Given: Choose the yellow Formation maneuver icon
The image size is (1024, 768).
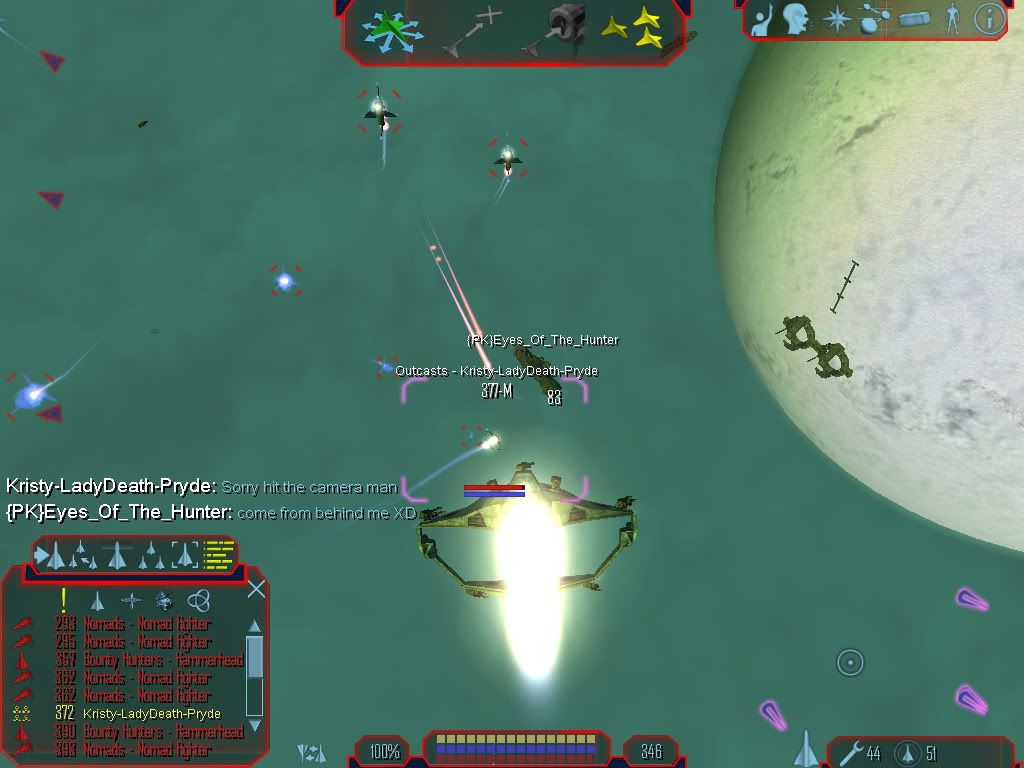Looking at the screenshot, I should coord(637,28).
